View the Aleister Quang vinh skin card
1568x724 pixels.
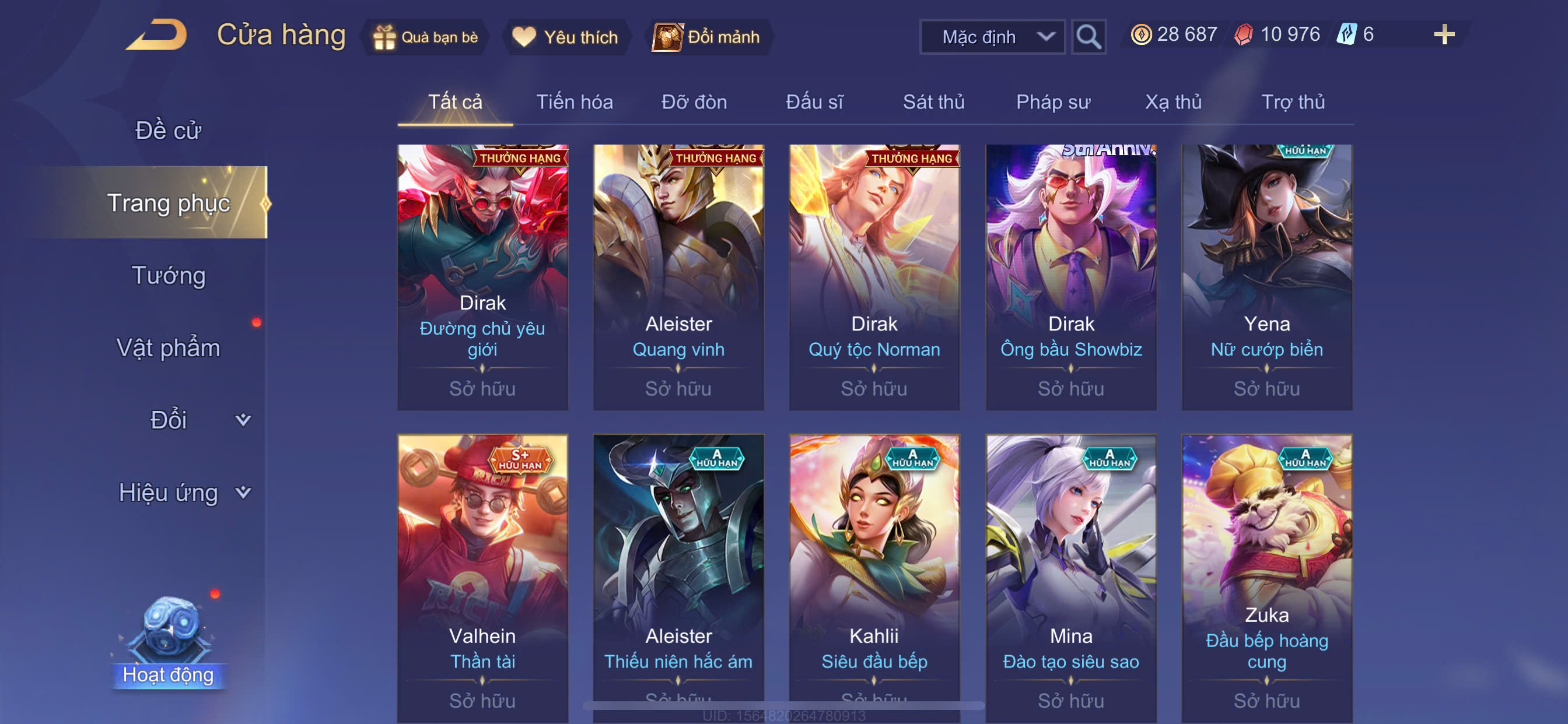pos(678,277)
